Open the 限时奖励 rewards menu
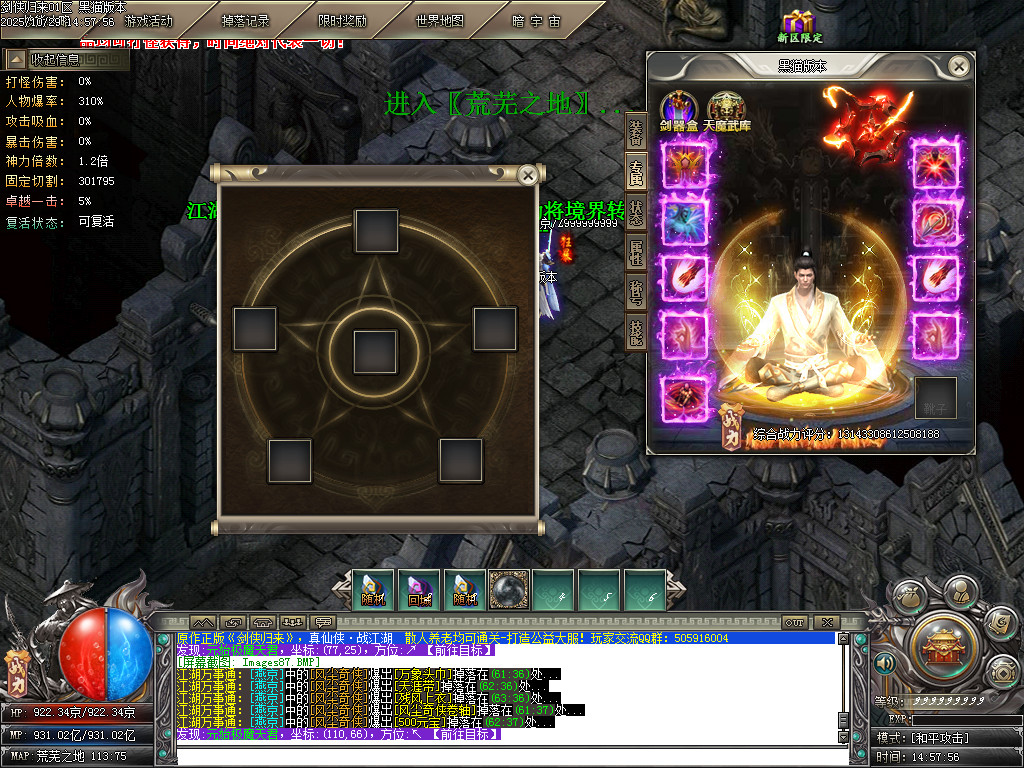This screenshot has height=768, width=1024. pos(342,21)
